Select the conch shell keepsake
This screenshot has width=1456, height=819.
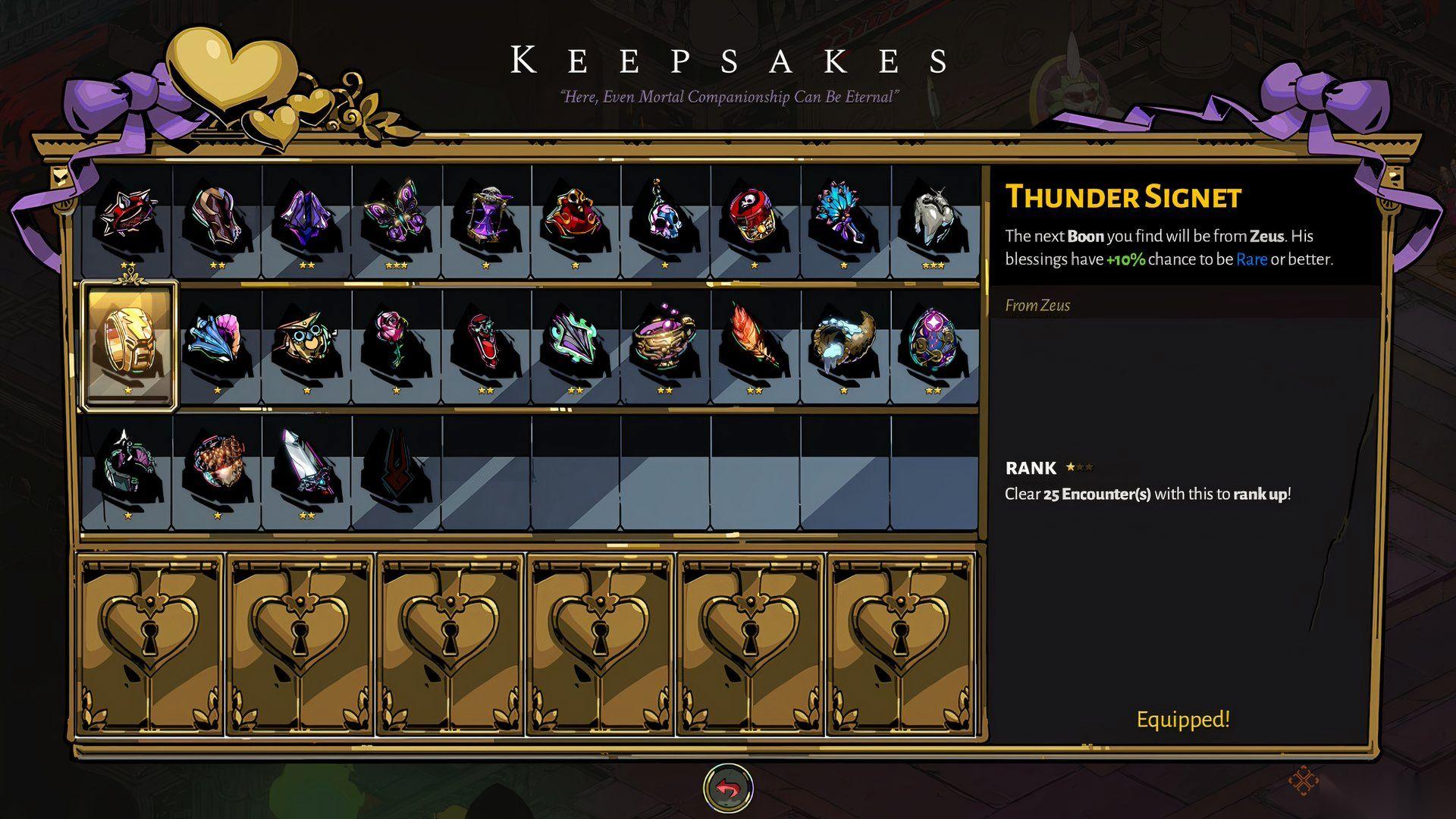tap(217, 343)
